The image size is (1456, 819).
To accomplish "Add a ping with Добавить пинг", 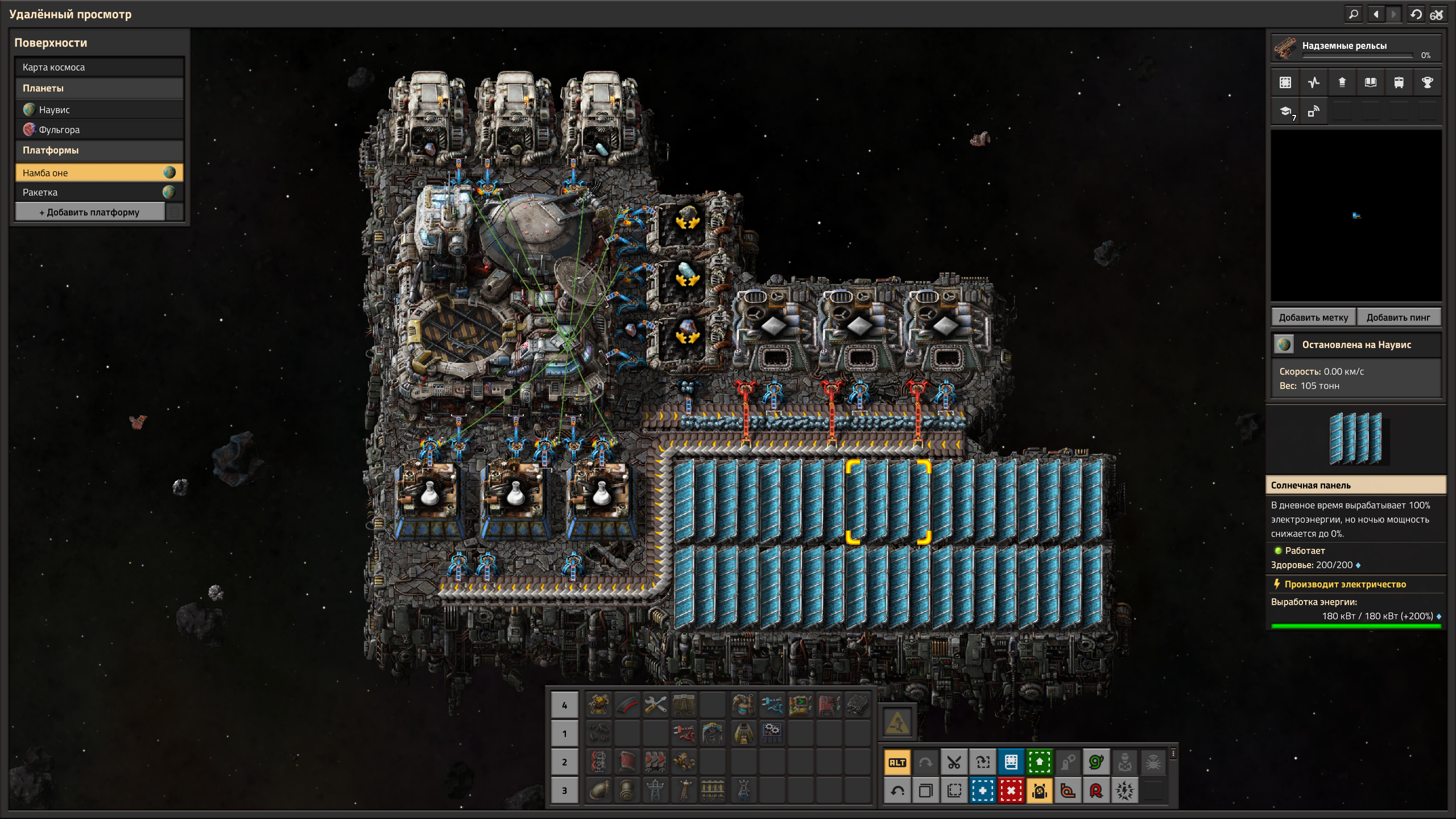I will point(1398,317).
